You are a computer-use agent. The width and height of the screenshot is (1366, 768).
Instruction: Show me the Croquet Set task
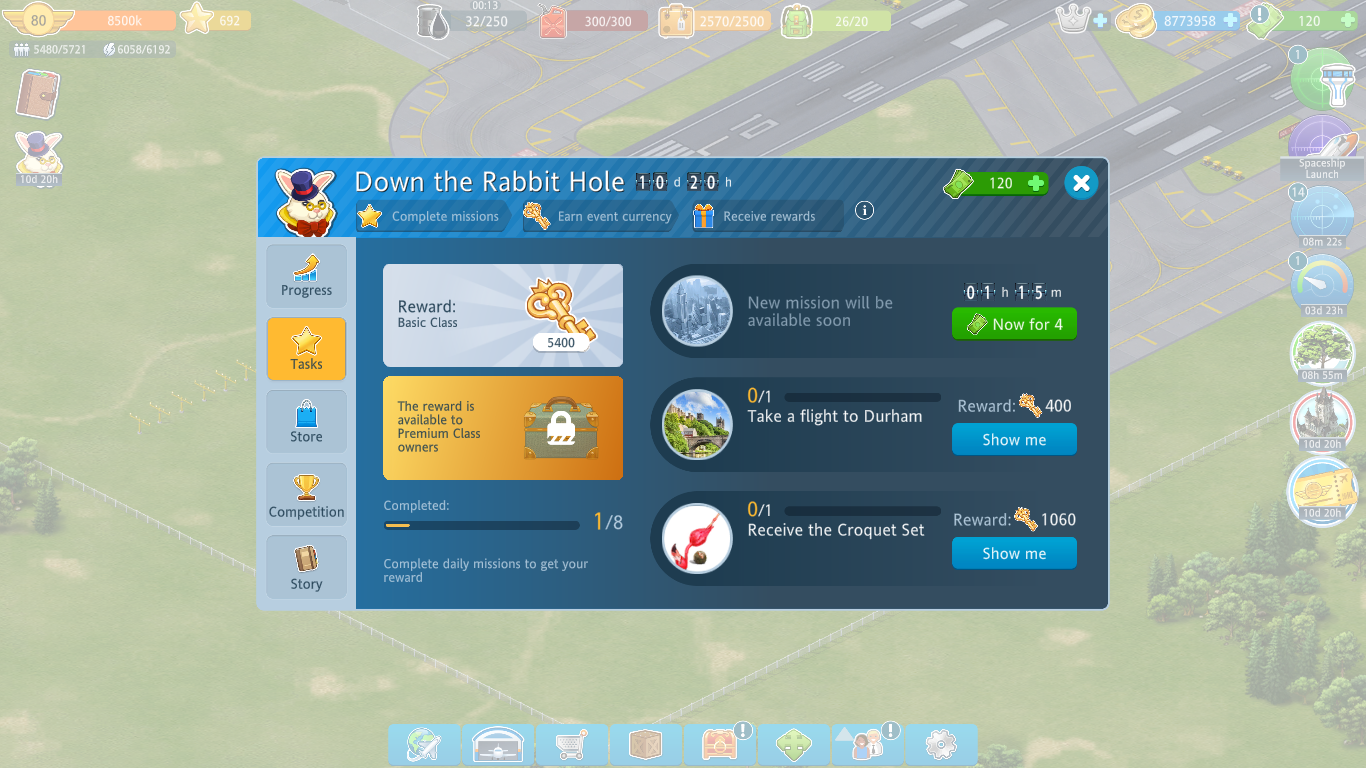pyautogui.click(x=1014, y=554)
